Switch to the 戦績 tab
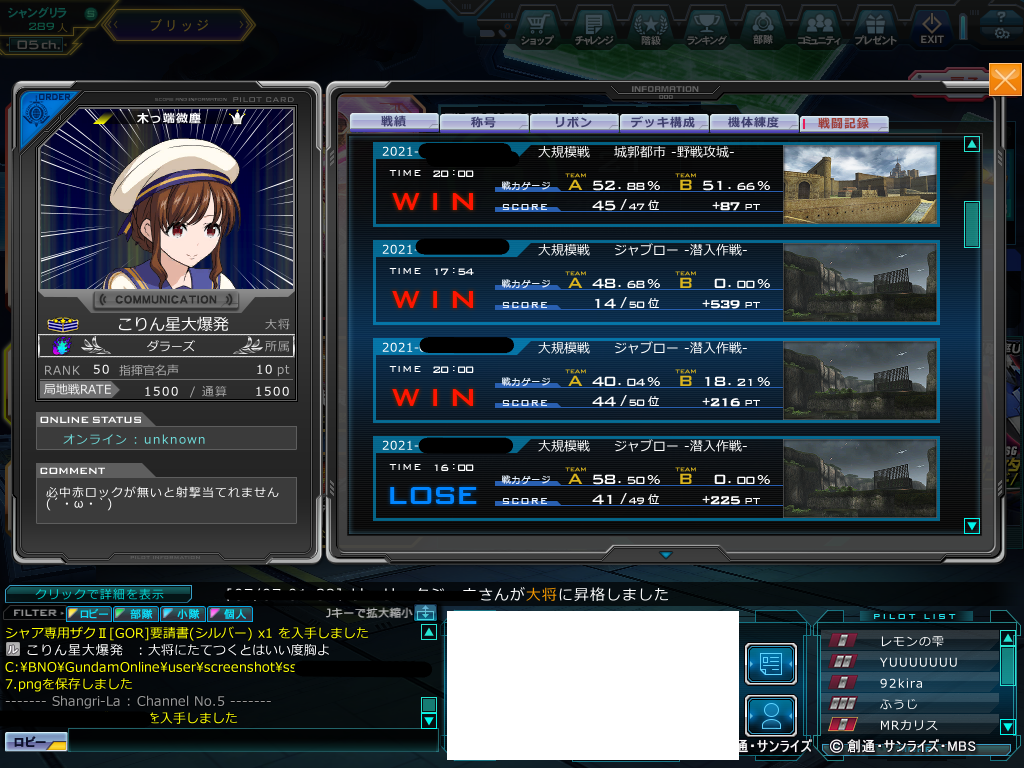The width and height of the screenshot is (1024, 768). [393, 122]
